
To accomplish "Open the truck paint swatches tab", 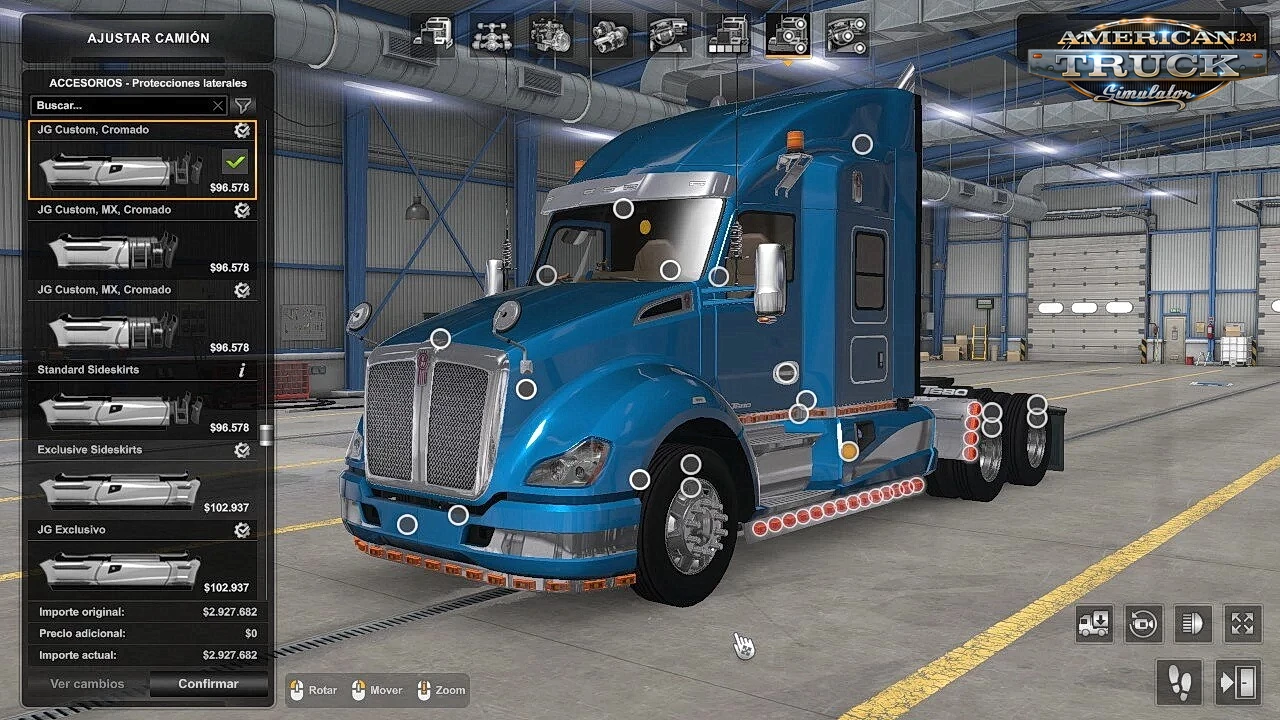I will [728, 37].
